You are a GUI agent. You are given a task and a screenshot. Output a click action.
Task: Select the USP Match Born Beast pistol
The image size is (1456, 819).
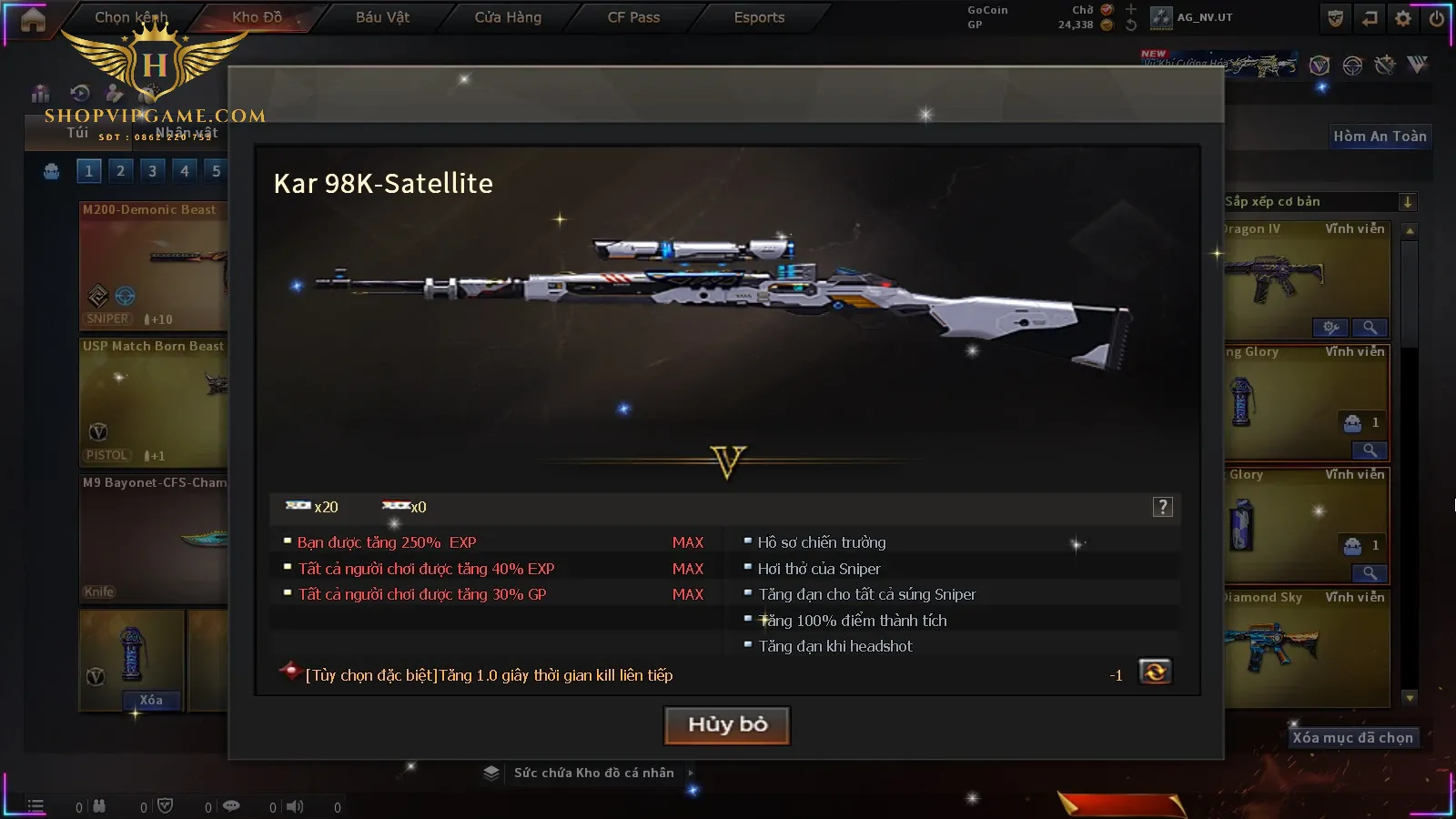coord(153,401)
